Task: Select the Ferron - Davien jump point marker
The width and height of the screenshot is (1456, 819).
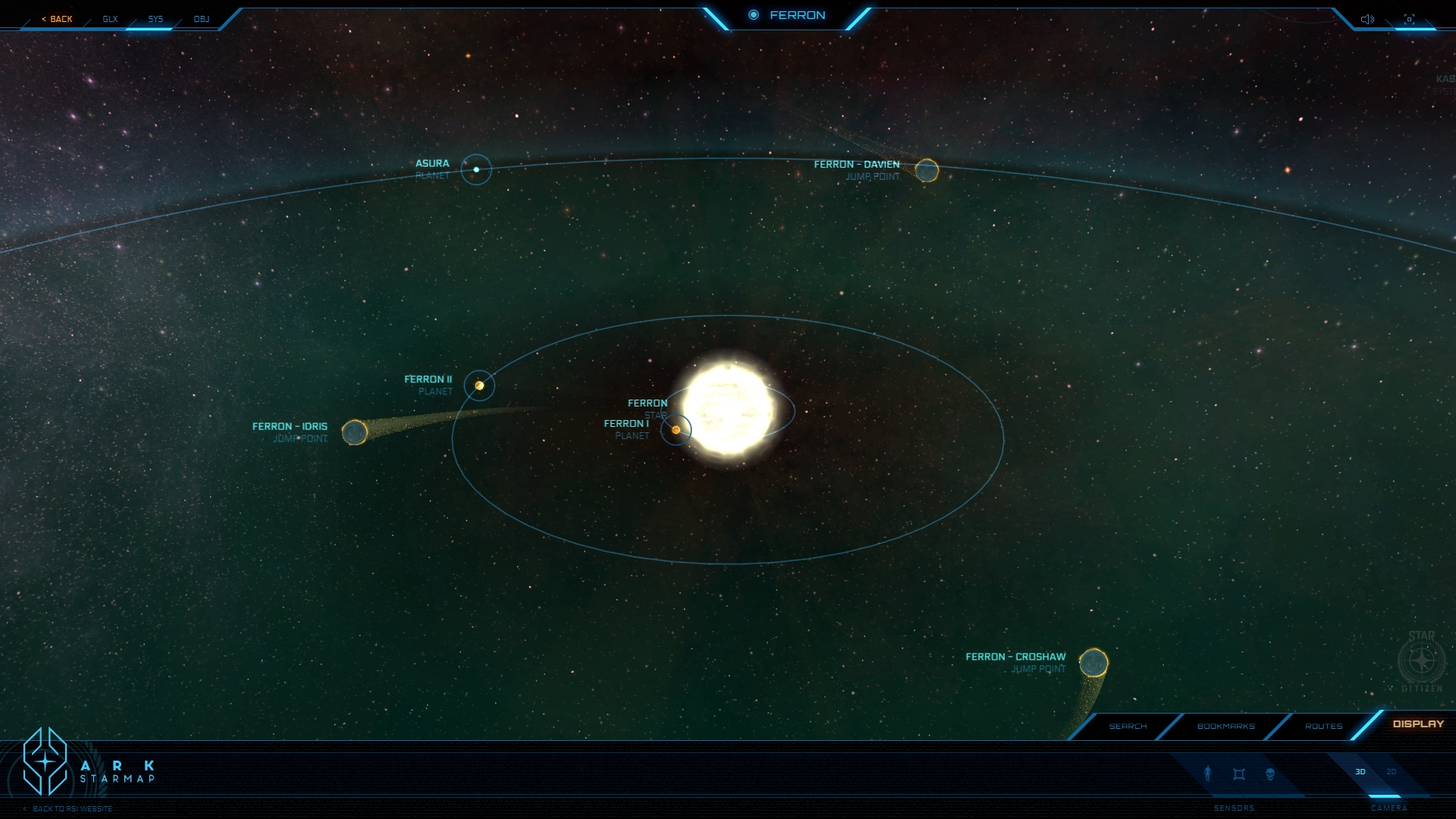Action: coord(927,171)
